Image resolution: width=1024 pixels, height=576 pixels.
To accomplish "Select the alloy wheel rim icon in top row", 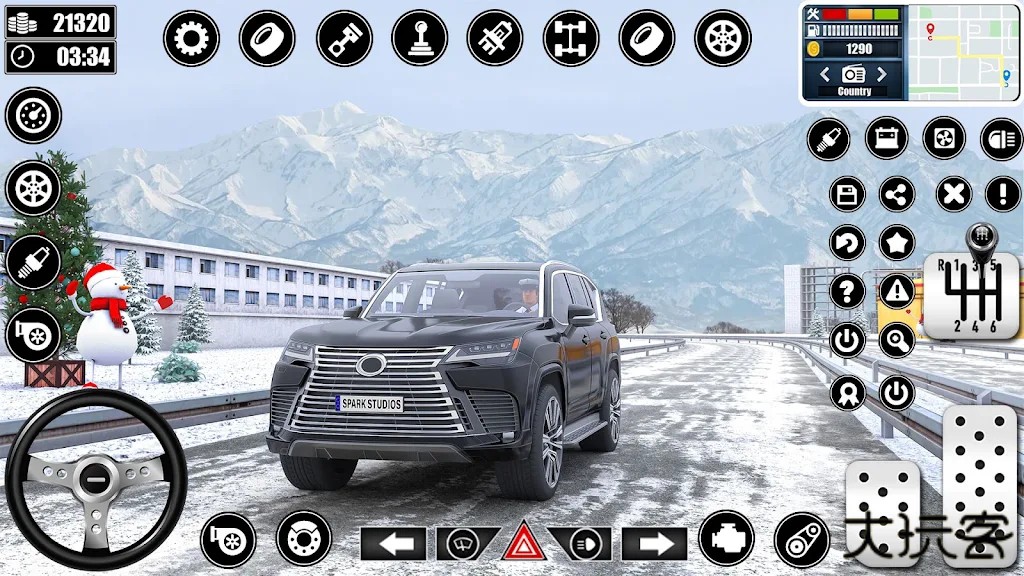I will tap(722, 39).
